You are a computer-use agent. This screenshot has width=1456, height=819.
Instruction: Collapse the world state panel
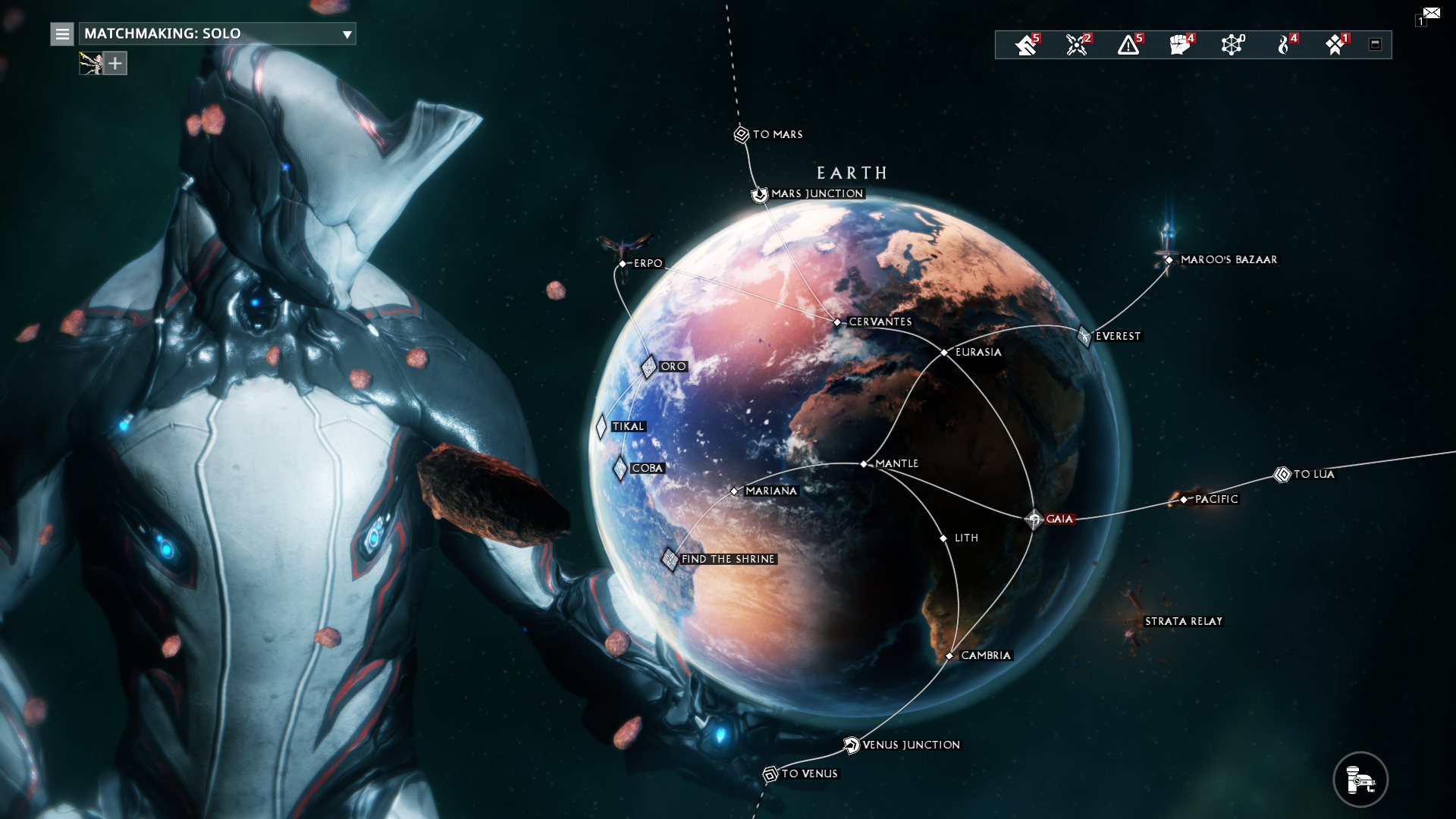(1375, 45)
